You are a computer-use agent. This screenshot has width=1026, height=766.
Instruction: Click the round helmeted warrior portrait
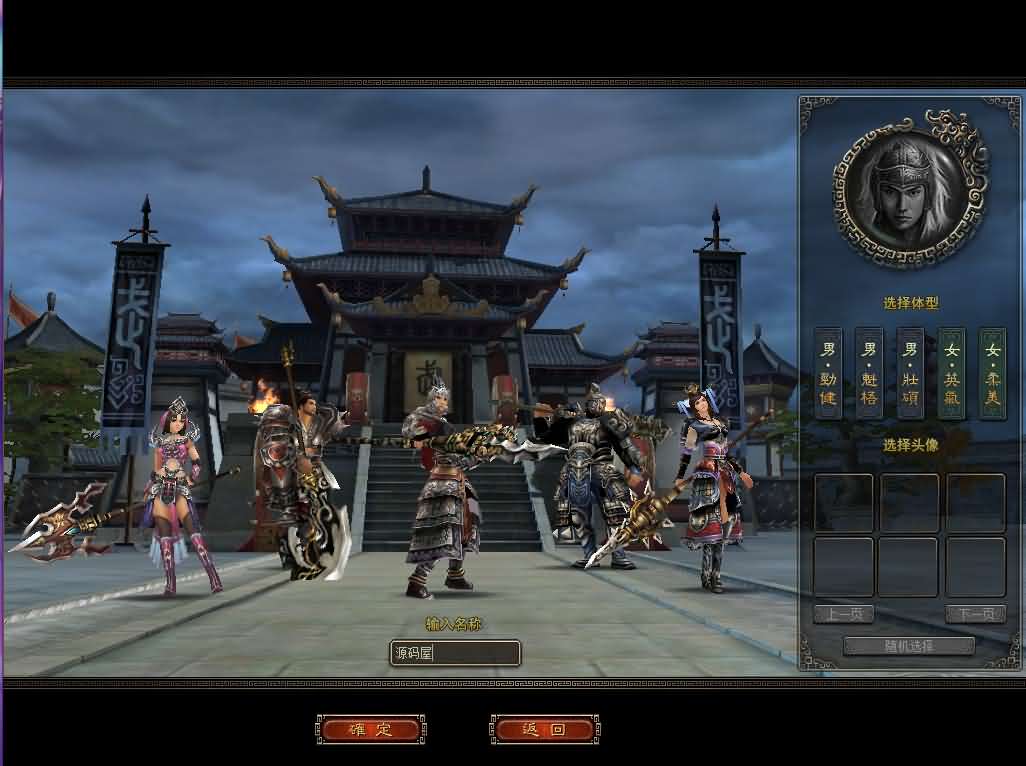pos(909,190)
